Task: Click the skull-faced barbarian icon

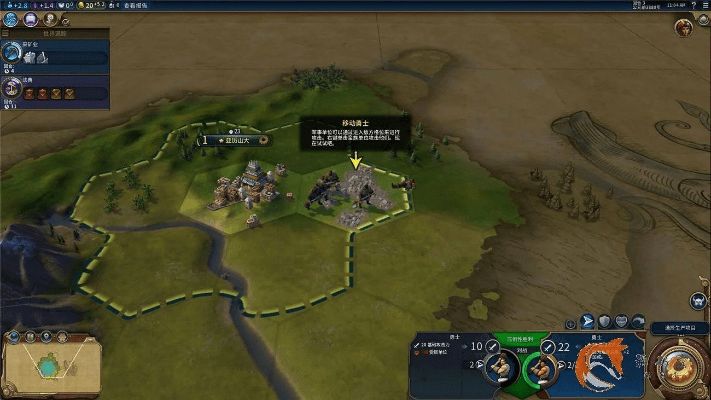Action: pos(697,301)
